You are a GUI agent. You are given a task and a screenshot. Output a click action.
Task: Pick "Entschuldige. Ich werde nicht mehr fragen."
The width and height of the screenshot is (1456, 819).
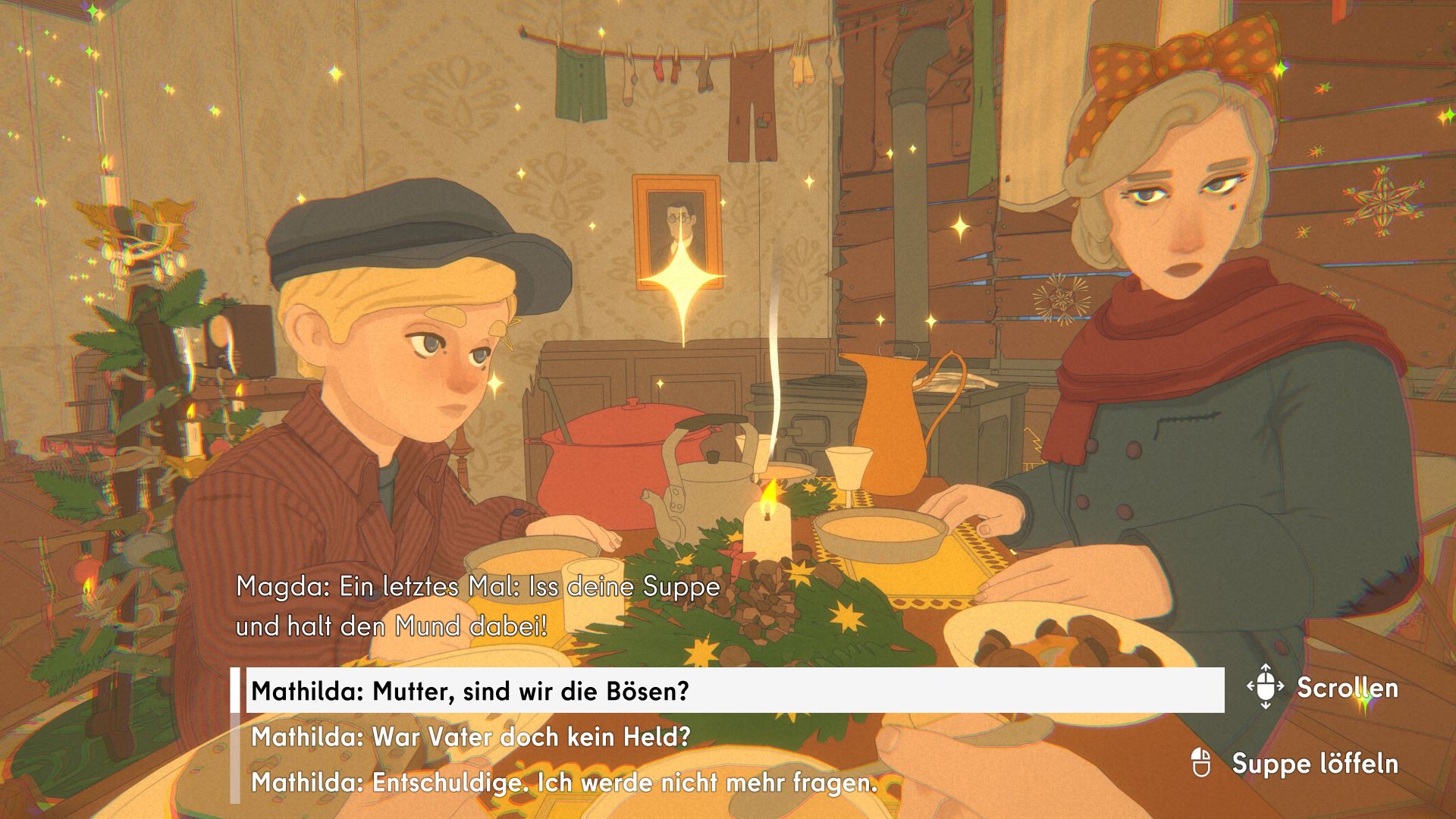tap(563, 782)
